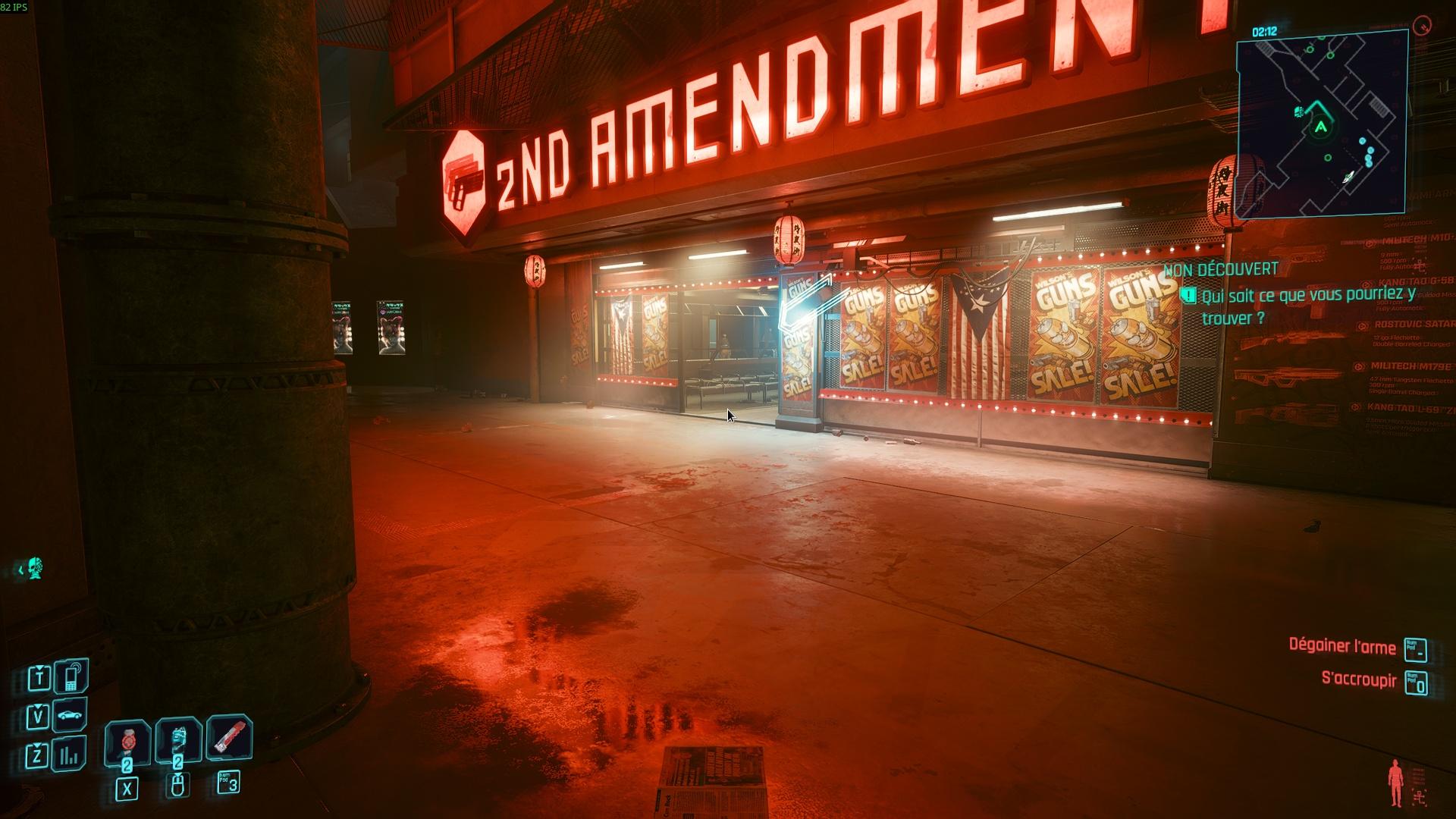Image resolution: width=1456 pixels, height=819 pixels.
Task: Open the phone icon
Action: (x=72, y=676)
